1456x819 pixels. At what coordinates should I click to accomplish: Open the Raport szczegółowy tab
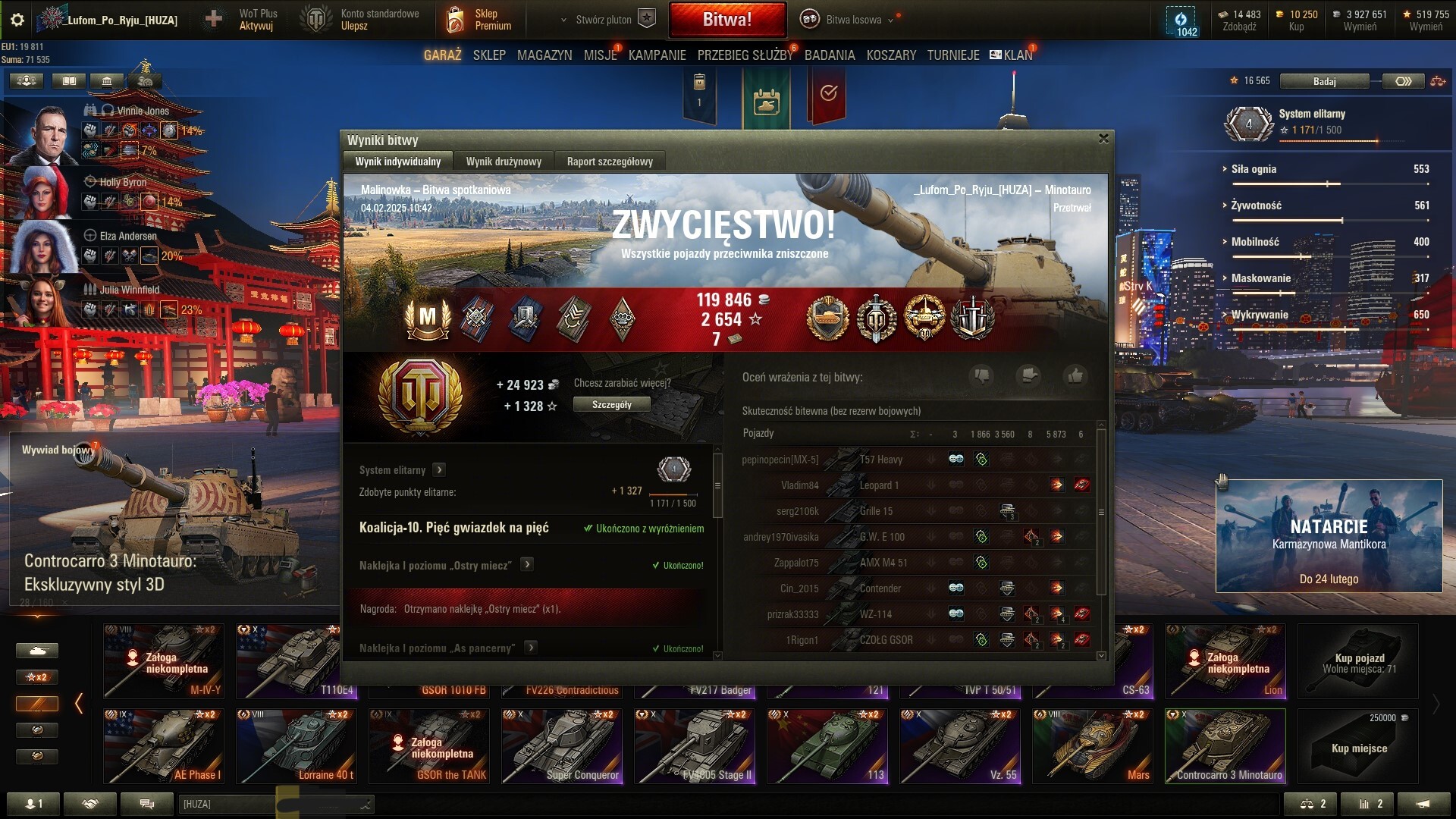(x=610, y=162)
